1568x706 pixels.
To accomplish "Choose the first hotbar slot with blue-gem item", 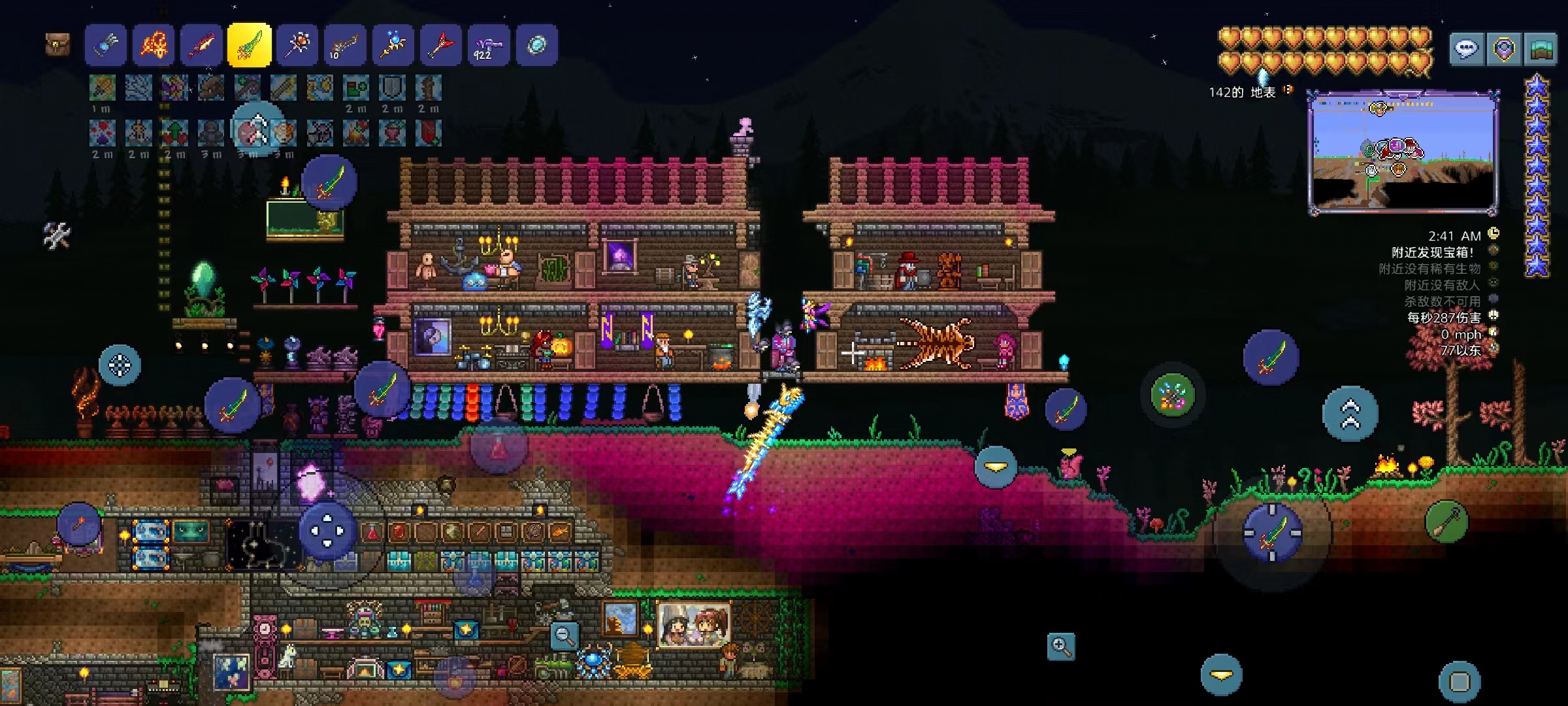I will click(106, 45).
